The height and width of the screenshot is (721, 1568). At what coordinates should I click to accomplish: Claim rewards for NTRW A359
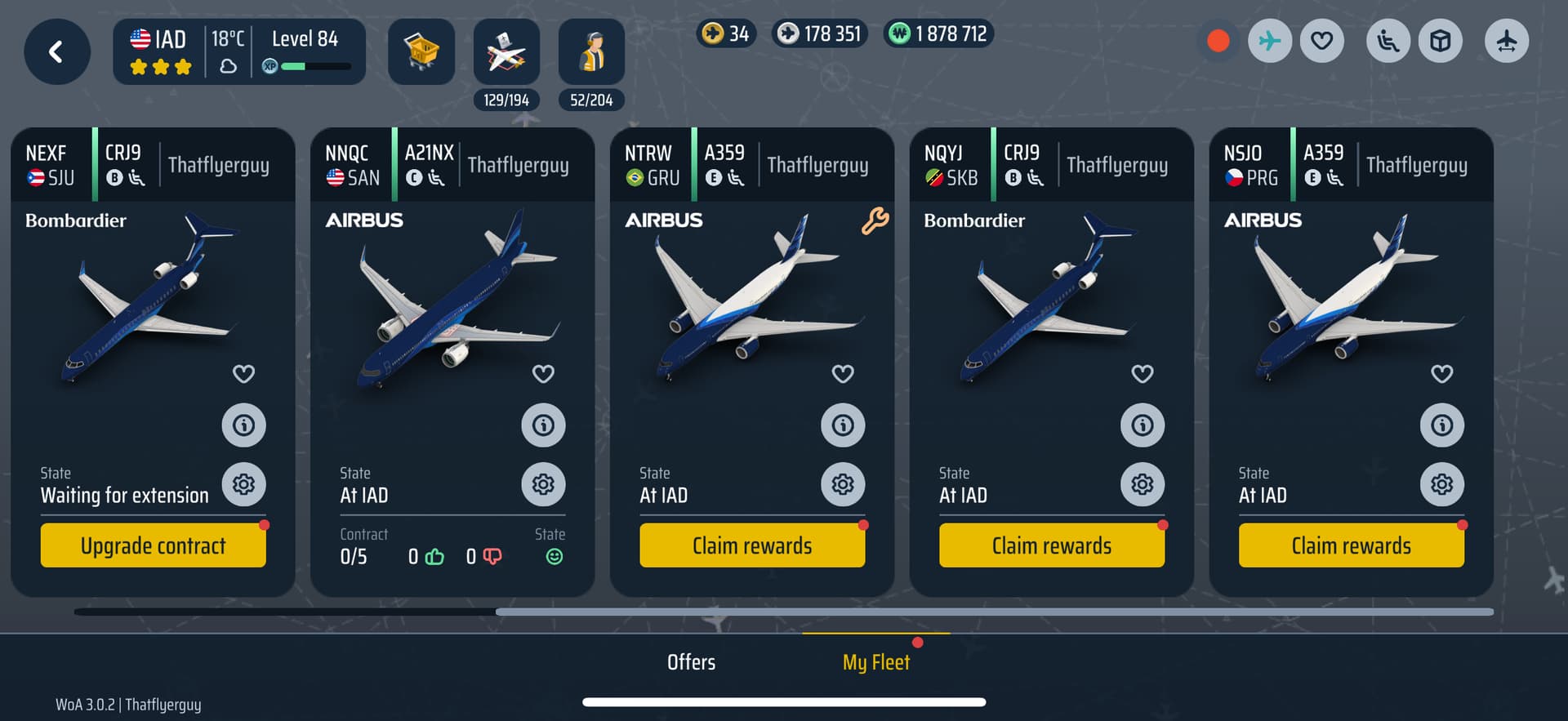pos(752,545)
